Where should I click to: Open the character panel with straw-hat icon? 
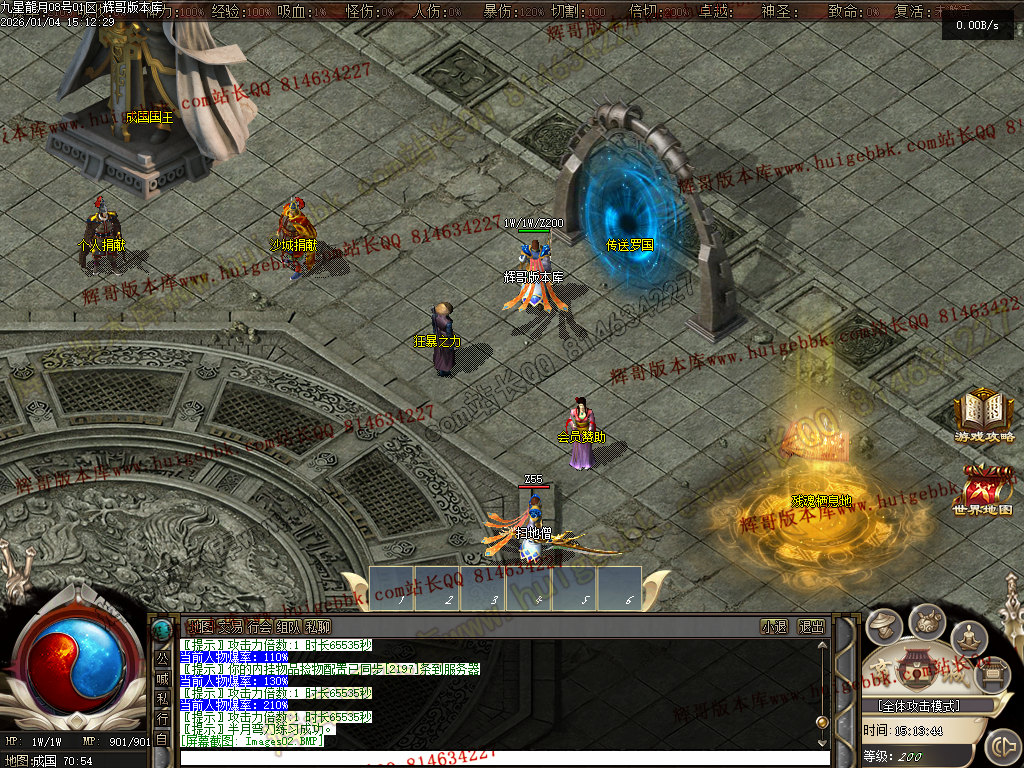(x=883, y=627)
